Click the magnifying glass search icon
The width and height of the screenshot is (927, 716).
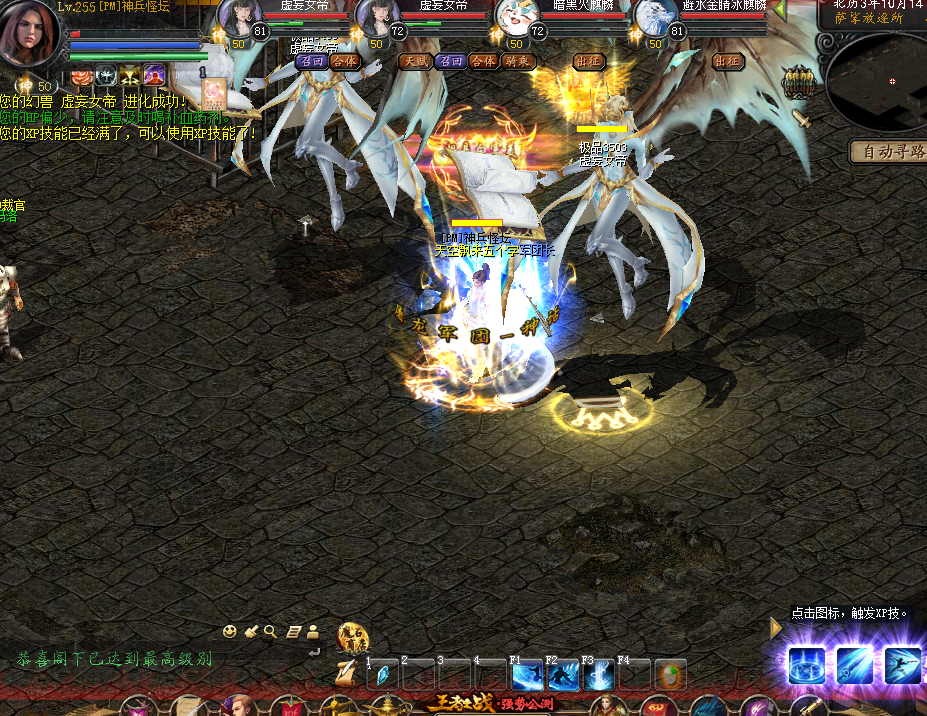click(x=270, y=631)
